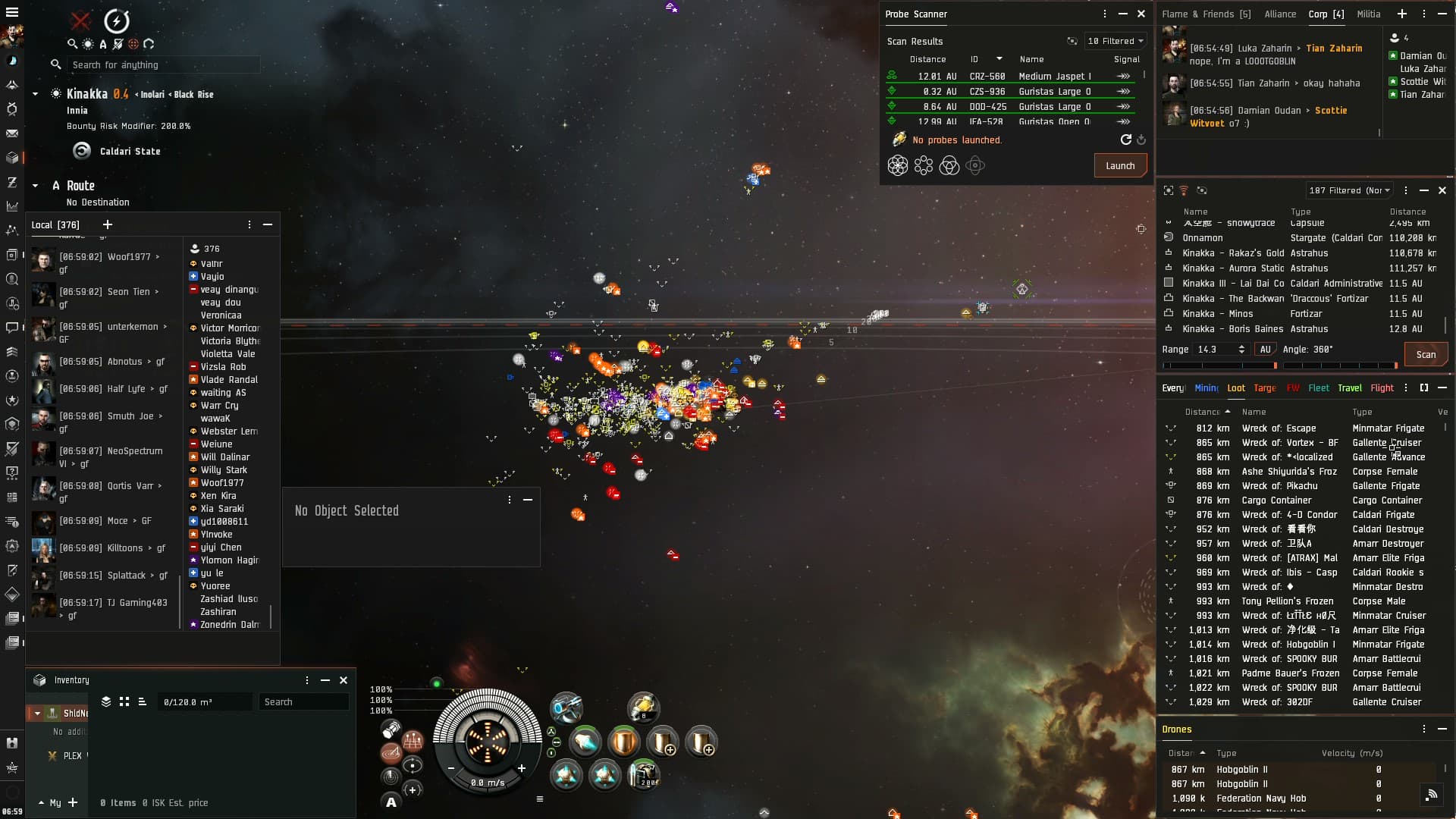Add a new Local chat tab
The height and width of the screenshot is (819, 1456).
pyautogui.click(x=107, y=224)
